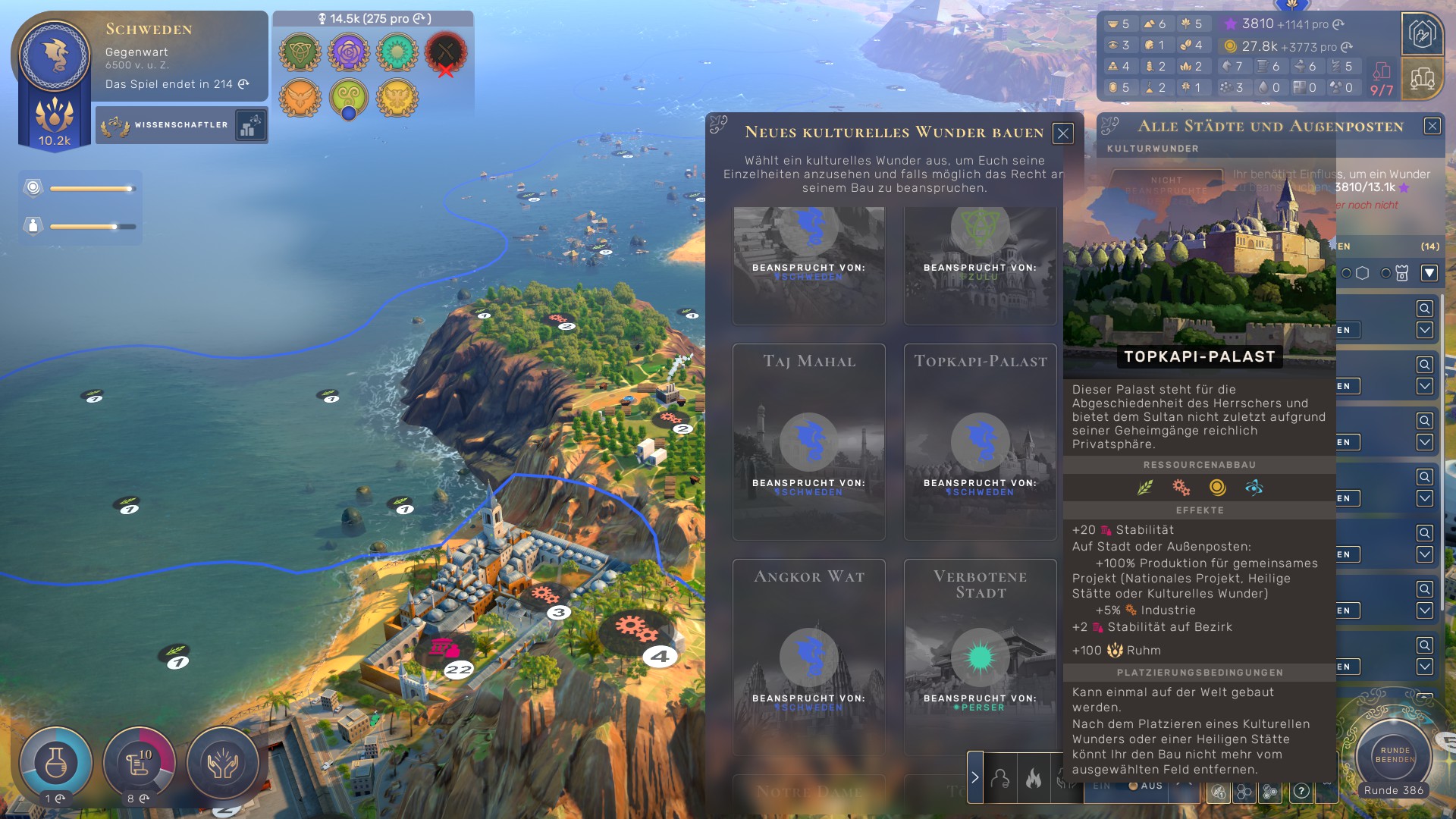This screenshot has width=1456, height=819.
Task: Click the Kulturwunder tab header
Action: [x=1153, y=149]
